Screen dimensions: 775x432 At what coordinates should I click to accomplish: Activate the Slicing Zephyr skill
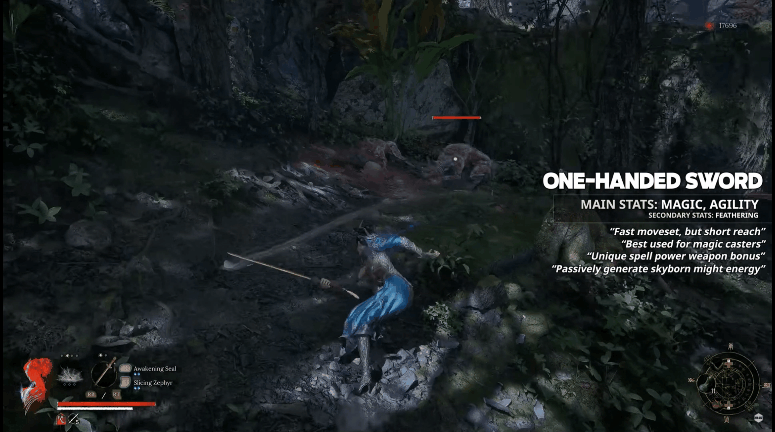125,382
